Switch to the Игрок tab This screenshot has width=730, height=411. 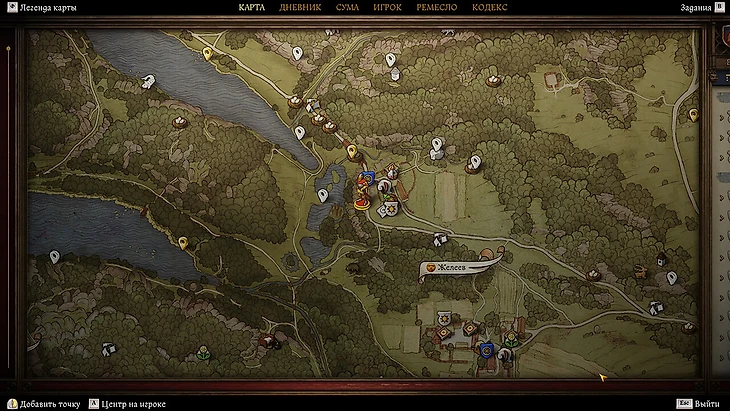387,8
